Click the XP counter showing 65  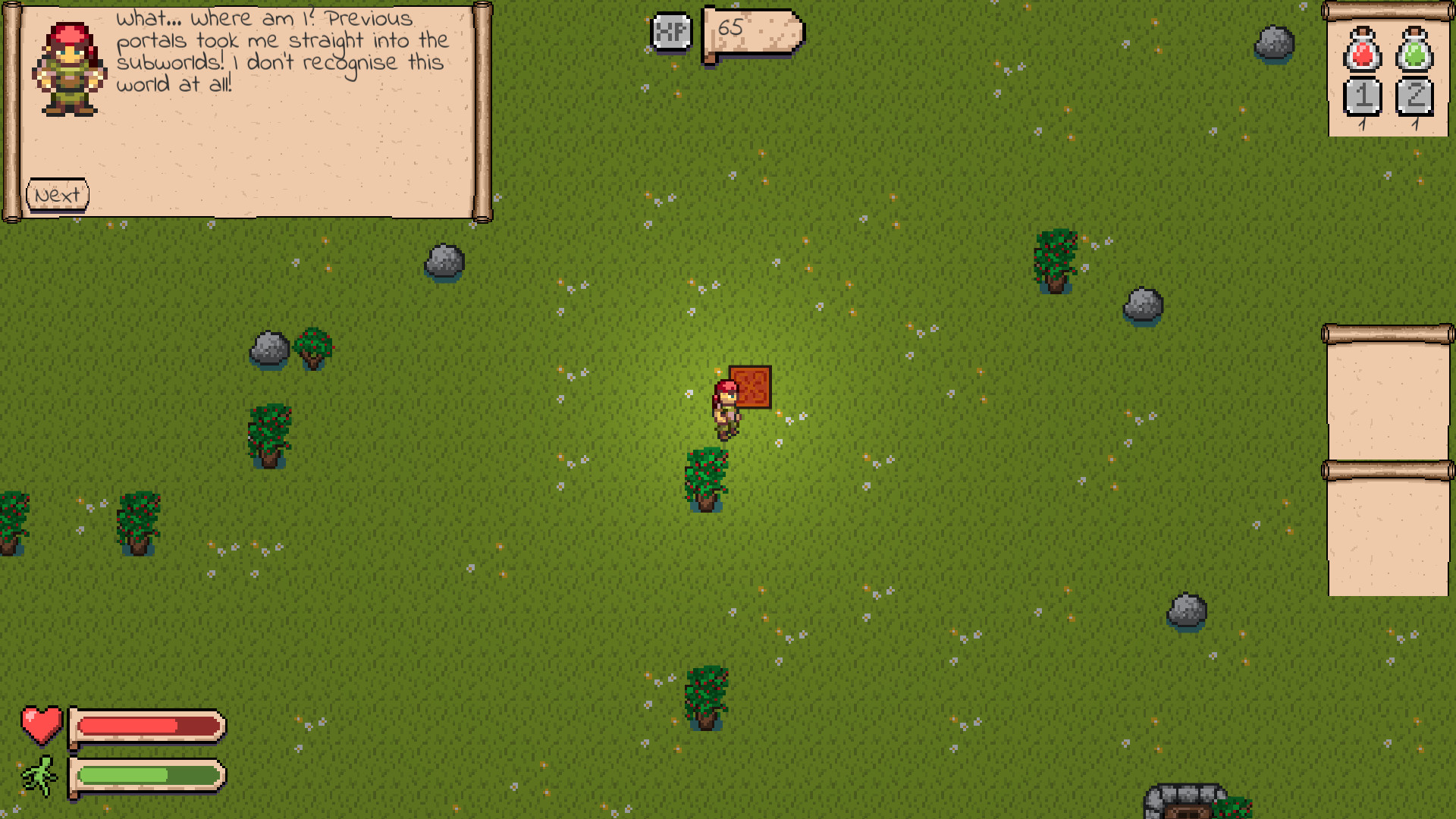pos(730,29)
